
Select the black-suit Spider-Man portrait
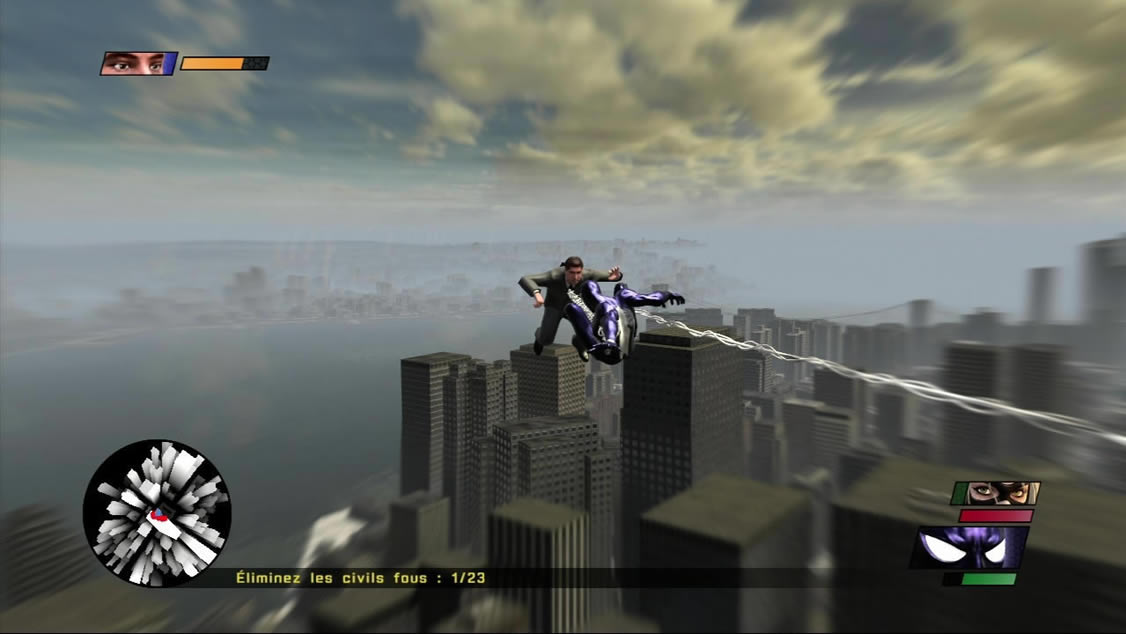pyautogui.click(x=968, y=547)
